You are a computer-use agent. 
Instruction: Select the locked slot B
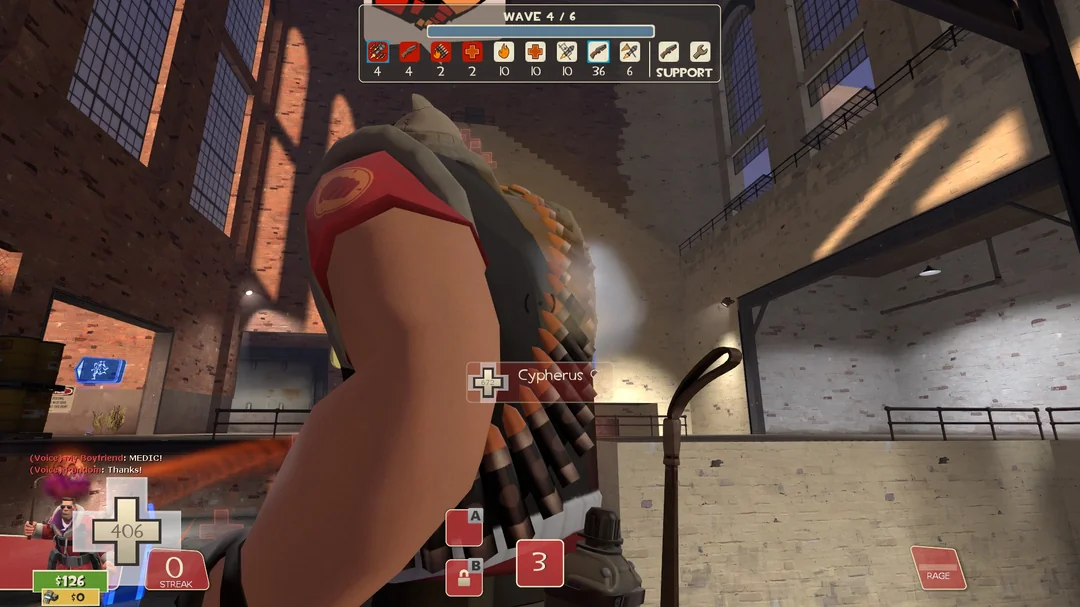464,577
